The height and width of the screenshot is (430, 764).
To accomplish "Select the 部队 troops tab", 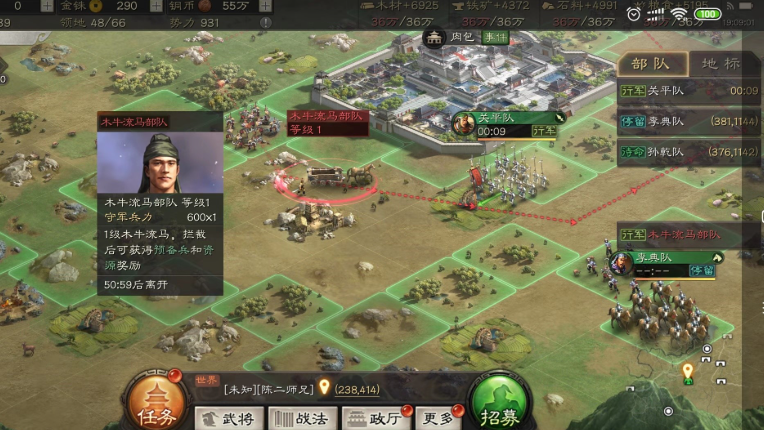I will click(653, 63).
